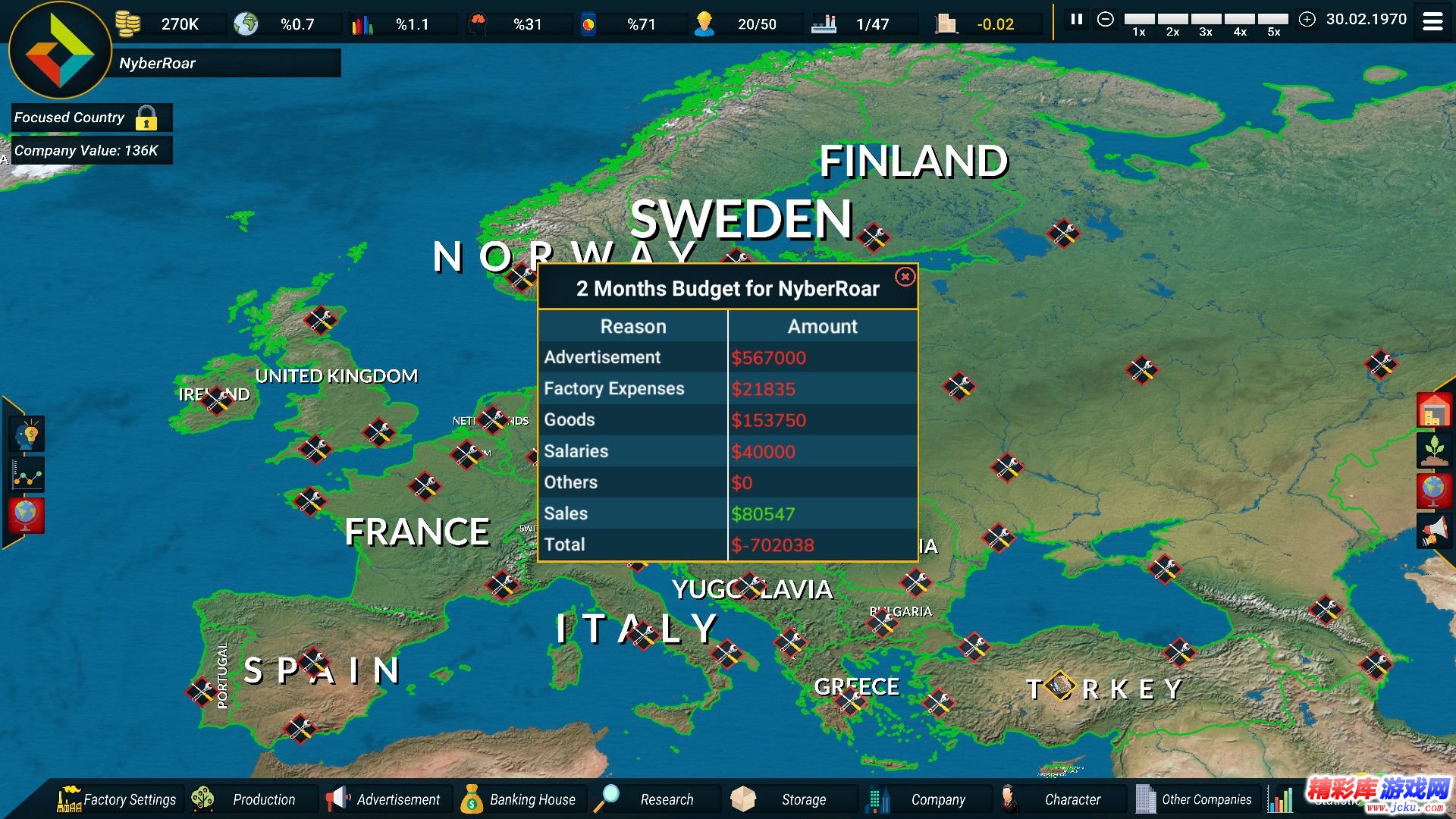The width and height of the screenshot is (1456, 819).
Task: Toggle the Focused Country lock
Action: click(146, 118)
